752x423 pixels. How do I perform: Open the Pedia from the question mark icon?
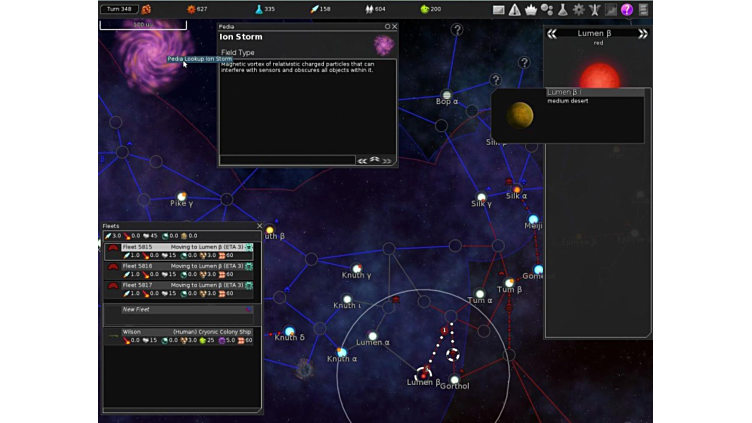pyautogui.click(x=627, y=9)
